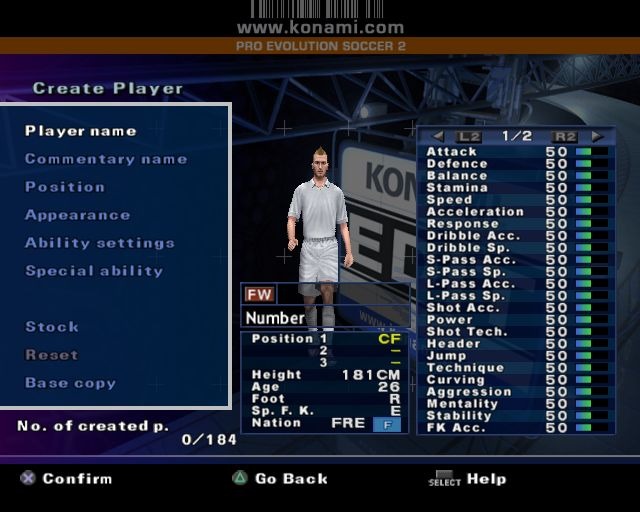The image size is (640, 512).
Task: Go to Ability settings
Action: 100,243
